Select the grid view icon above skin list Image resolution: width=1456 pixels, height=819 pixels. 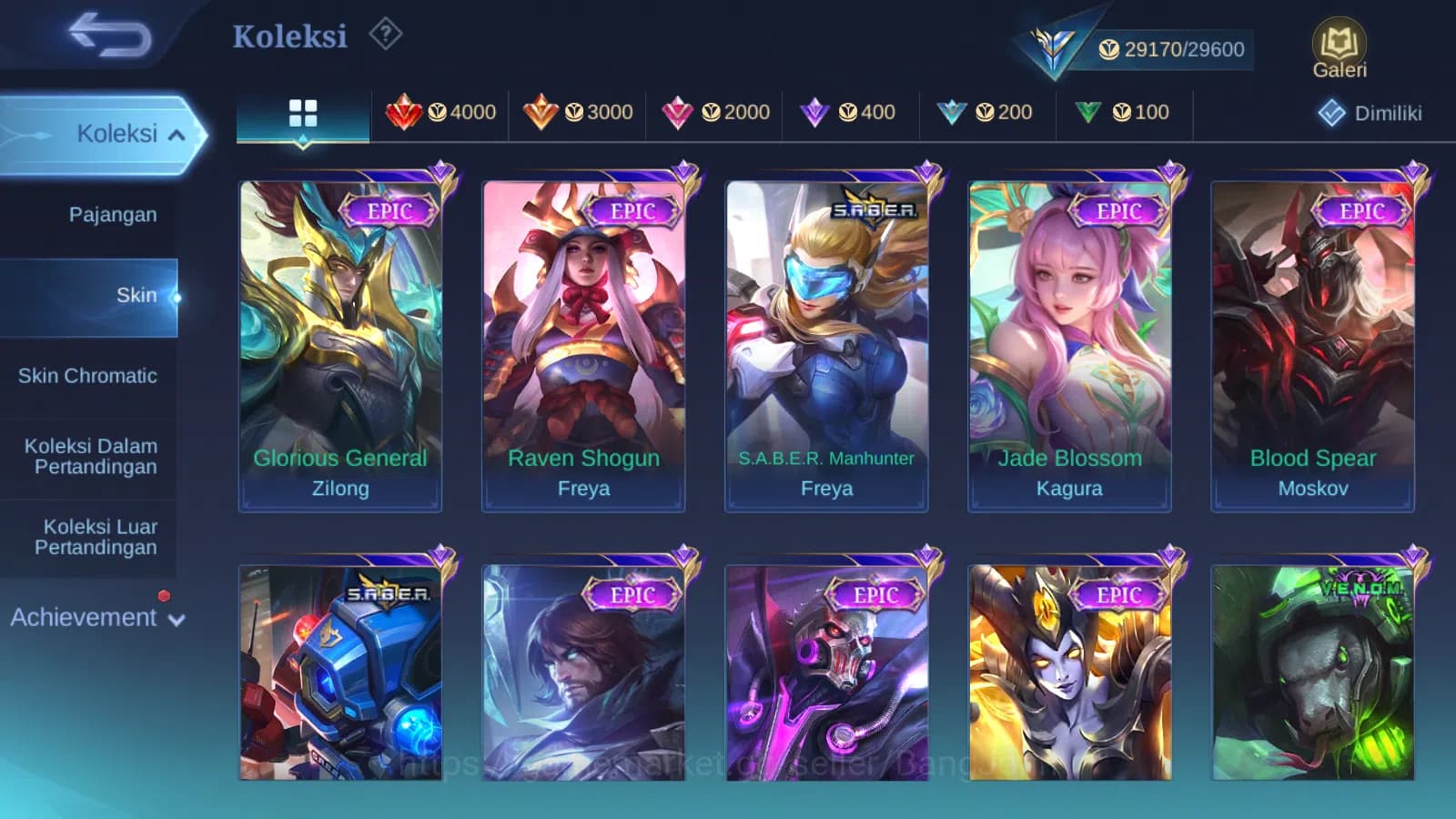tap(302, 112)
